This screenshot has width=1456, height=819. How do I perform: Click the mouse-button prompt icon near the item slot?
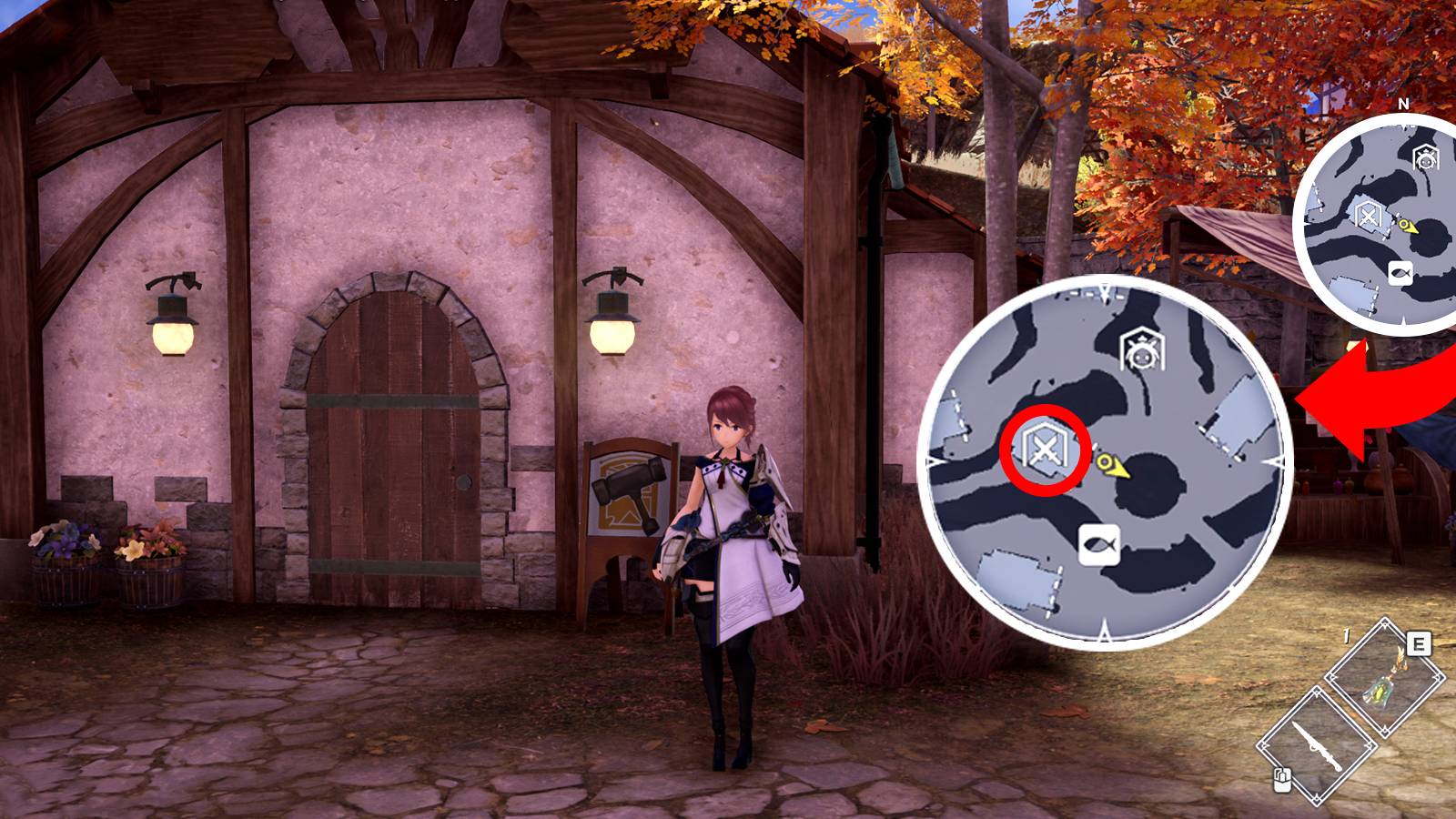(x=1282, y=780)
